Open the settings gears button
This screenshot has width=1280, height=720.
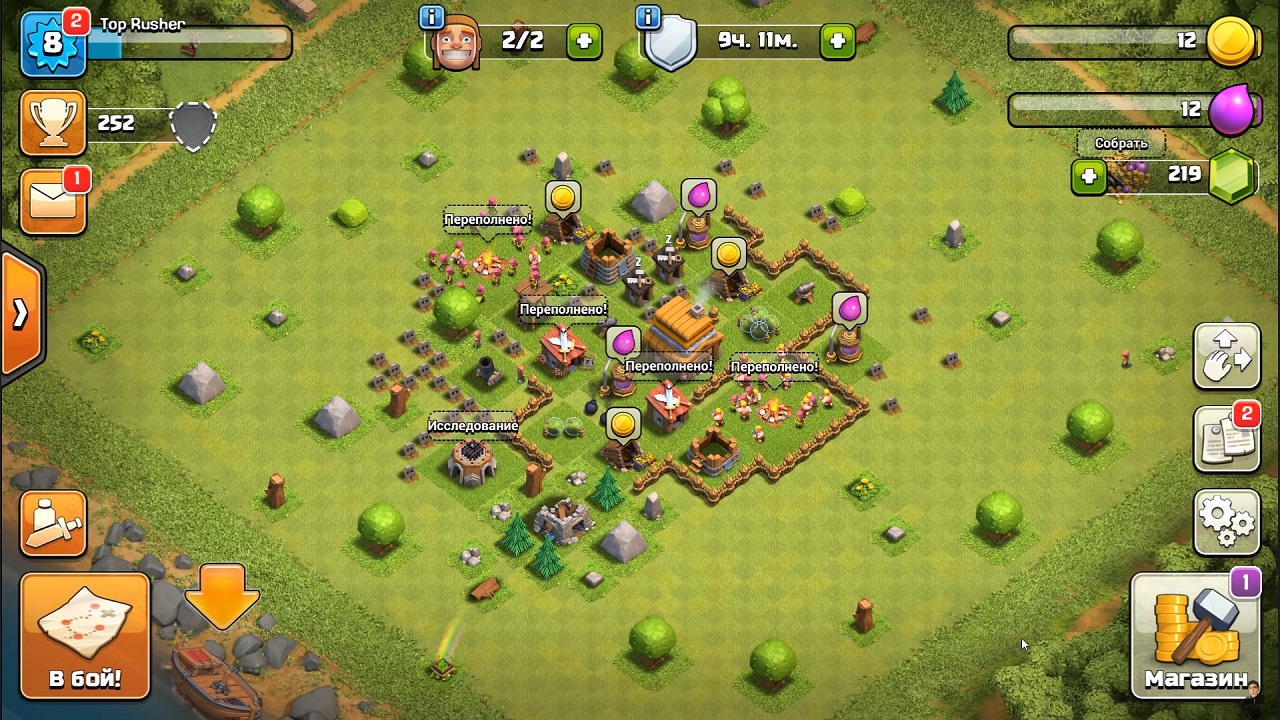pos(1227,521)
